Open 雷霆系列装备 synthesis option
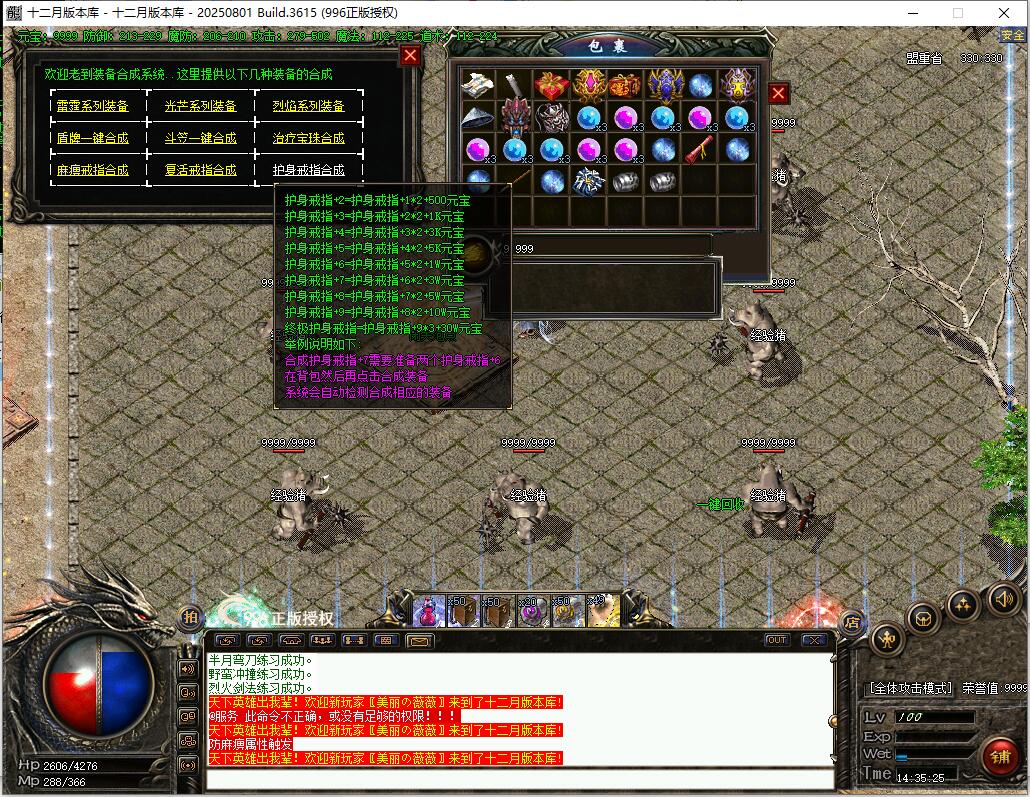 tap(91, 106)
